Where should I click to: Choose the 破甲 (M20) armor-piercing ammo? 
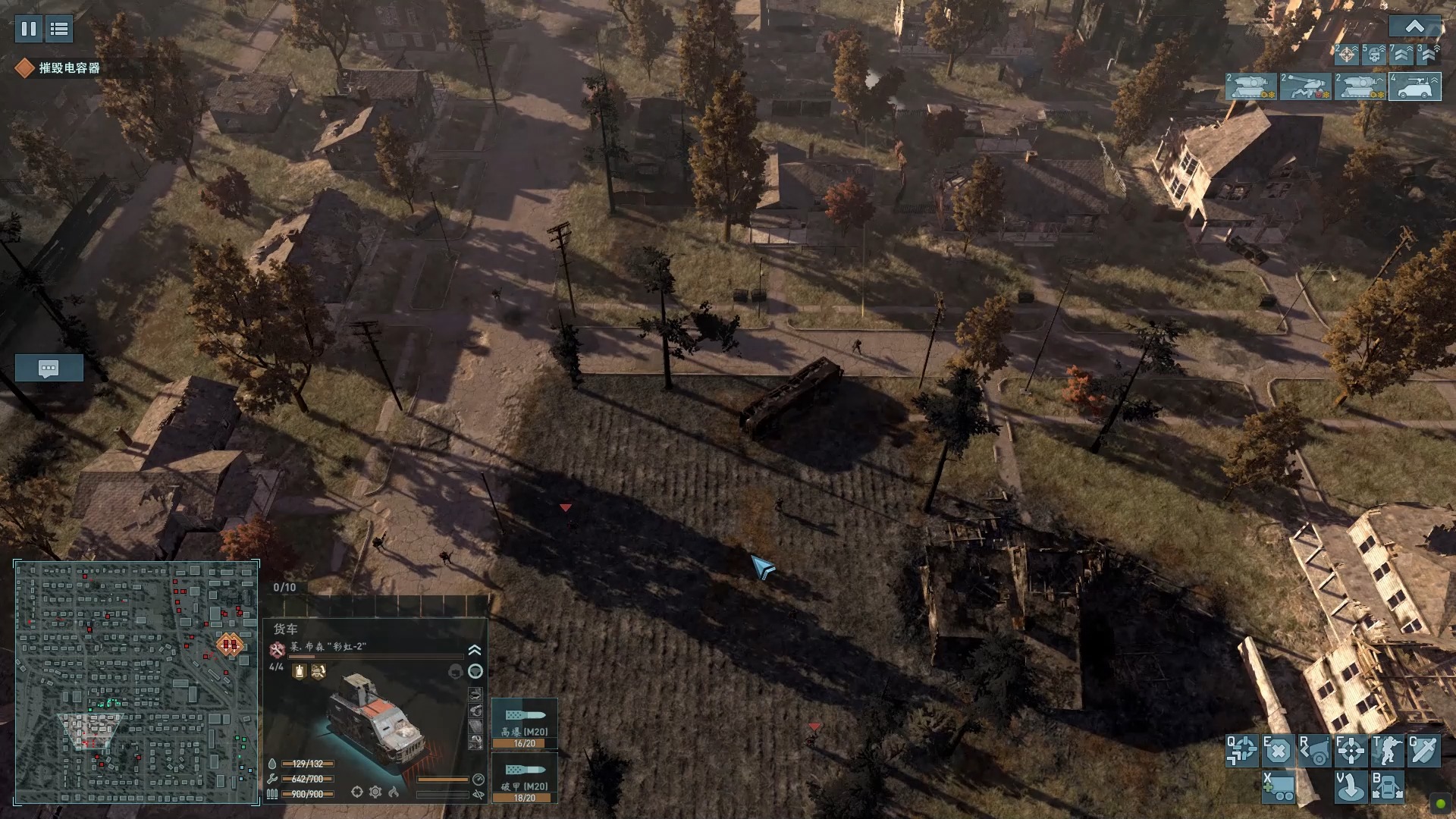[524, 778]
